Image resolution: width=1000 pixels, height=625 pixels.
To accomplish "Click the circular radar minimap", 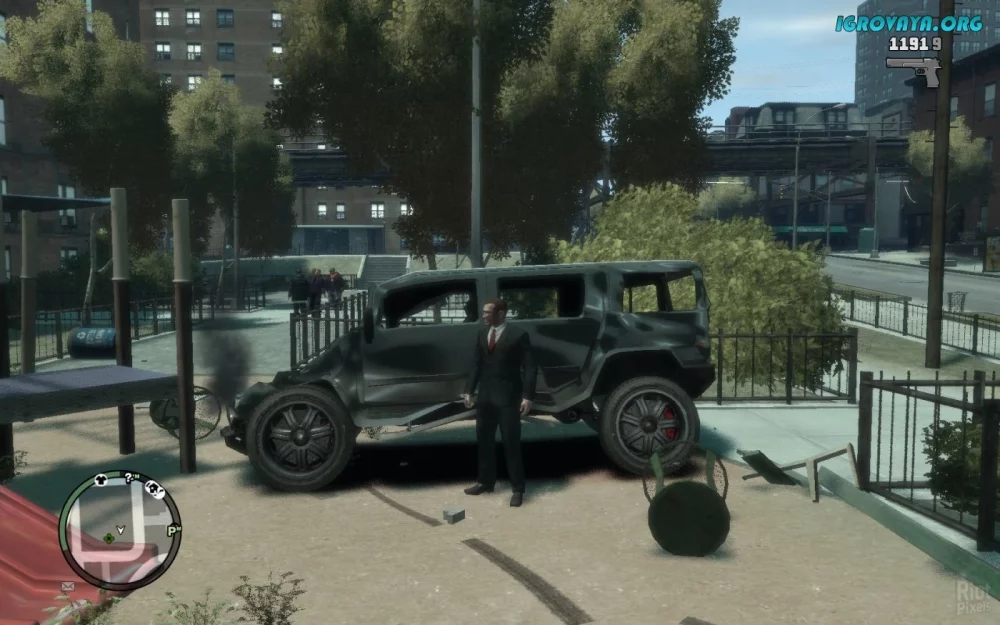I will click(119, 531).
